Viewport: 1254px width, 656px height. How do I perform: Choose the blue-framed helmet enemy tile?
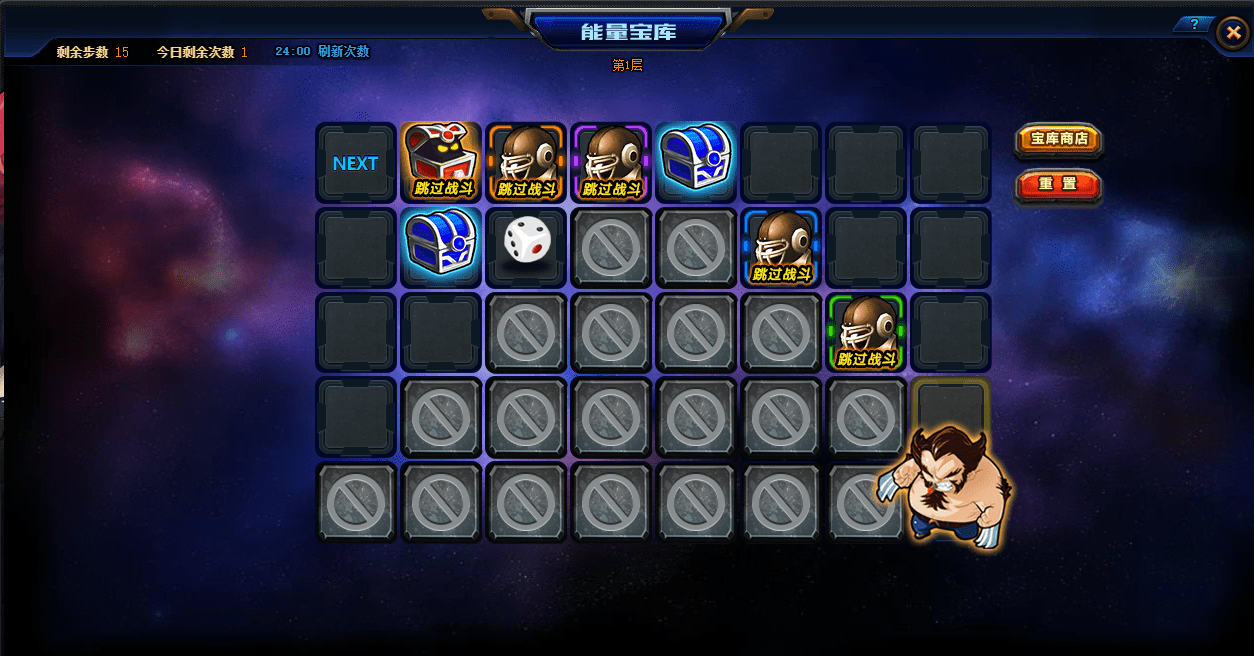[x=781, y=246]
